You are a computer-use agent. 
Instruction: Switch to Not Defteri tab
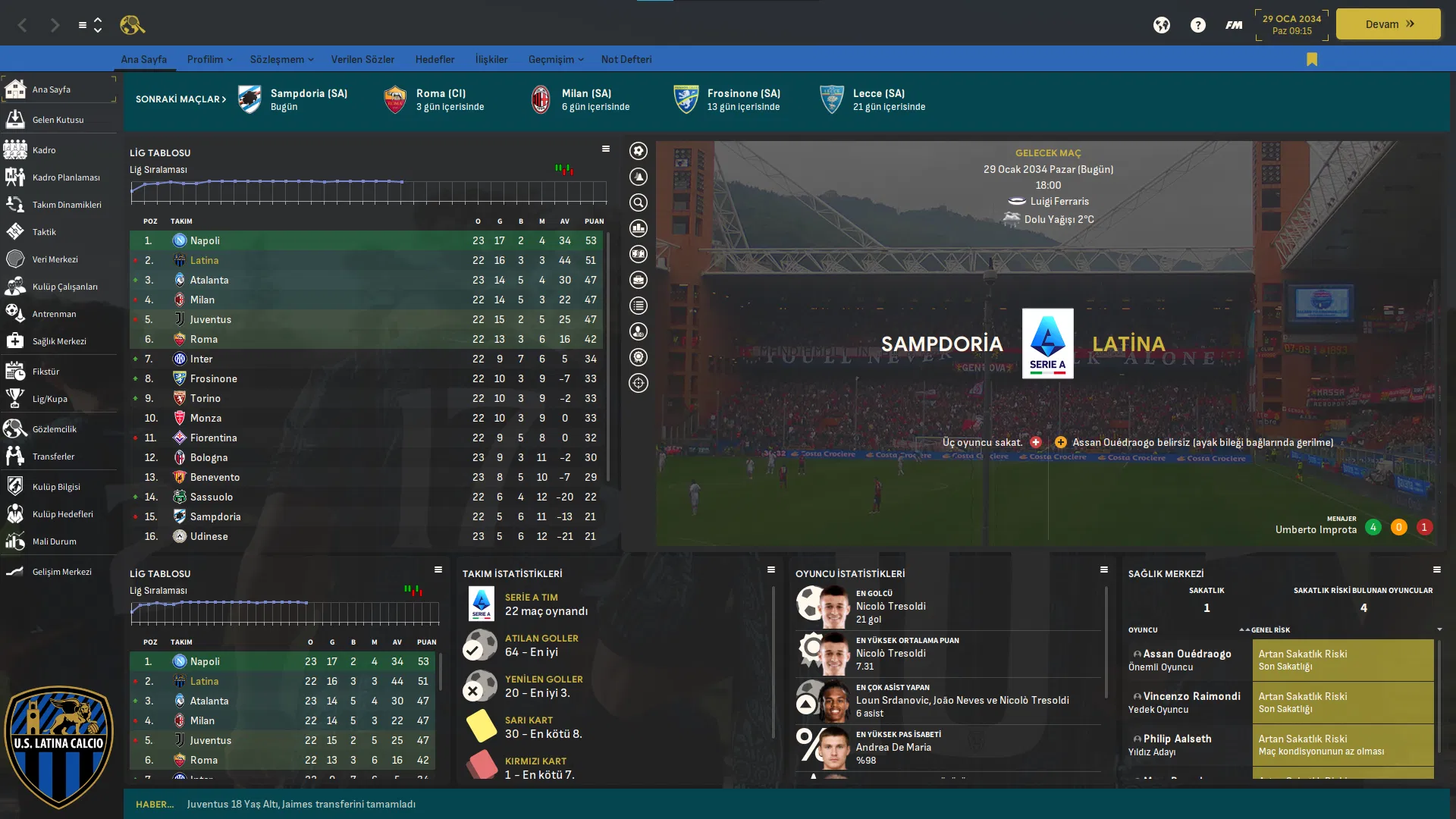pos(626,59)
